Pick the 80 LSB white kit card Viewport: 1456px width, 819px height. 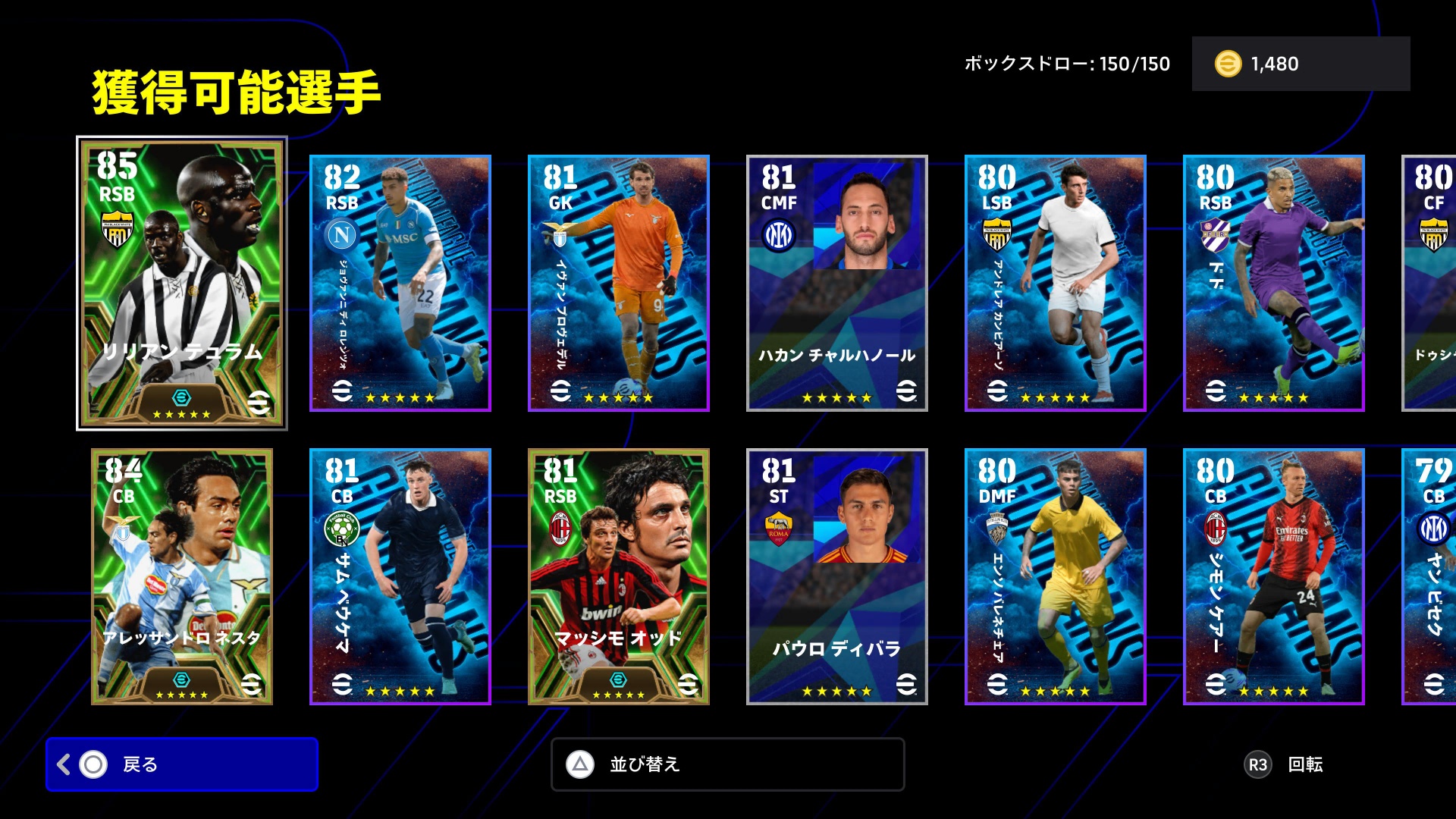point(1055,283)
